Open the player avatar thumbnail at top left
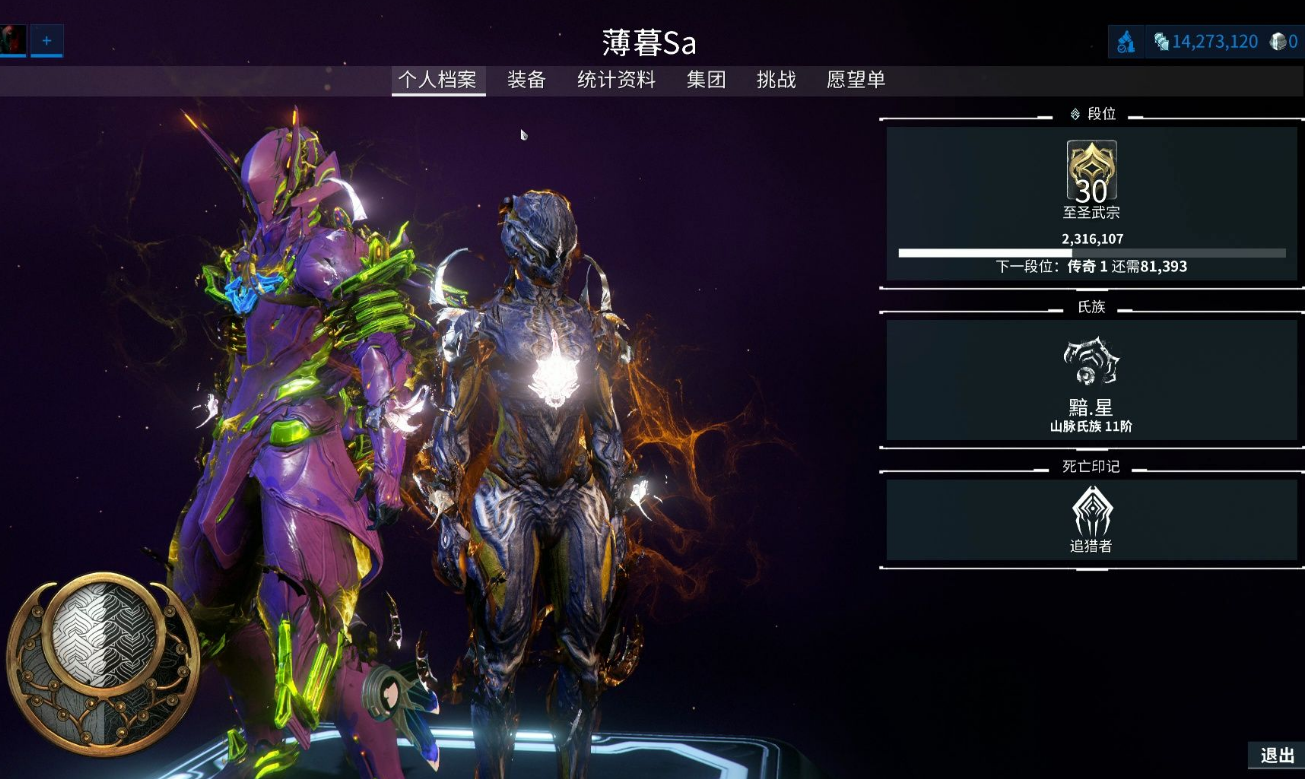Viewport: 1305px width, 779px height. (11, 40)
